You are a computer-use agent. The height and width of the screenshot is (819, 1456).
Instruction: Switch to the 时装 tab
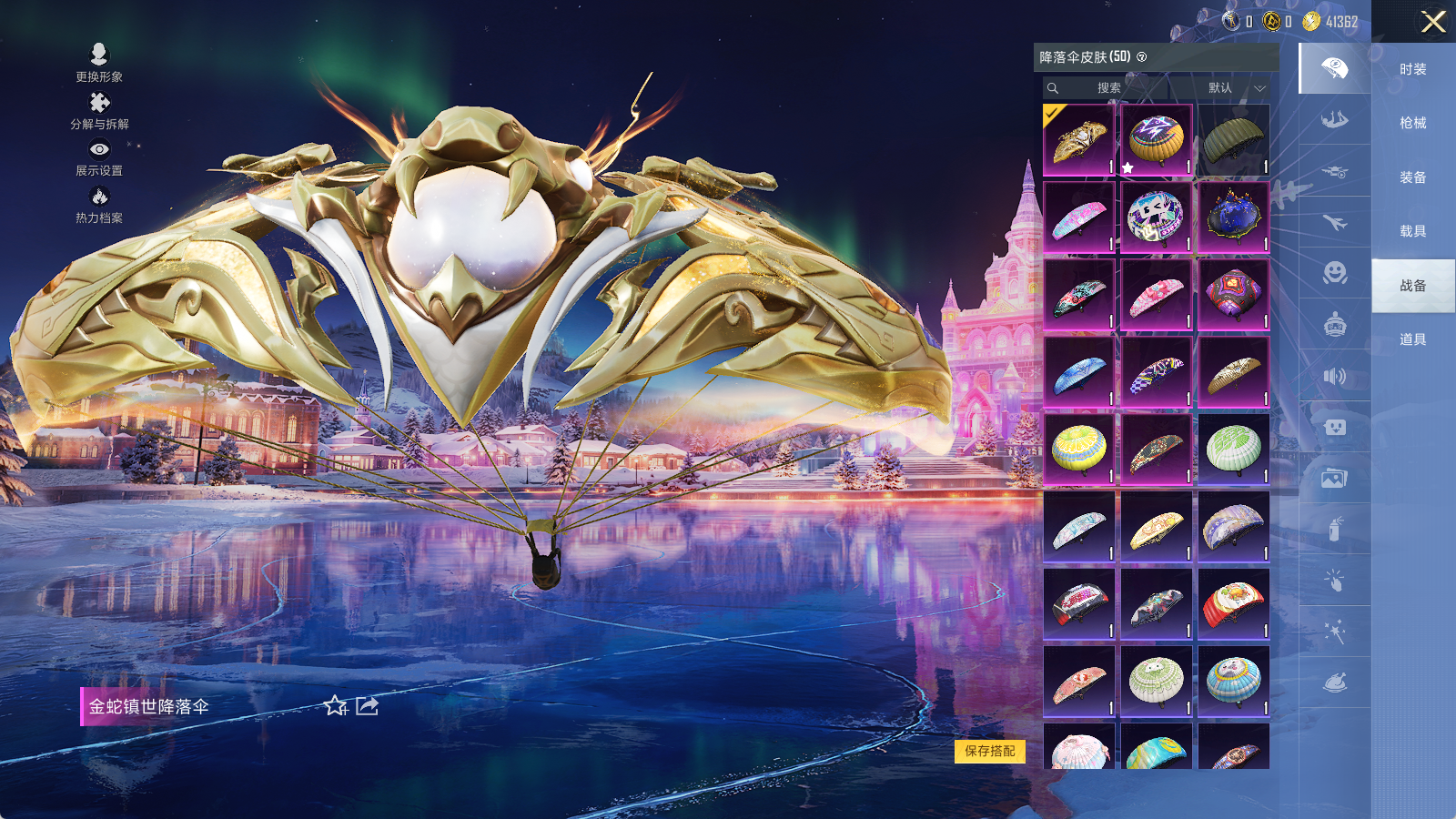tap(1412, 69)
